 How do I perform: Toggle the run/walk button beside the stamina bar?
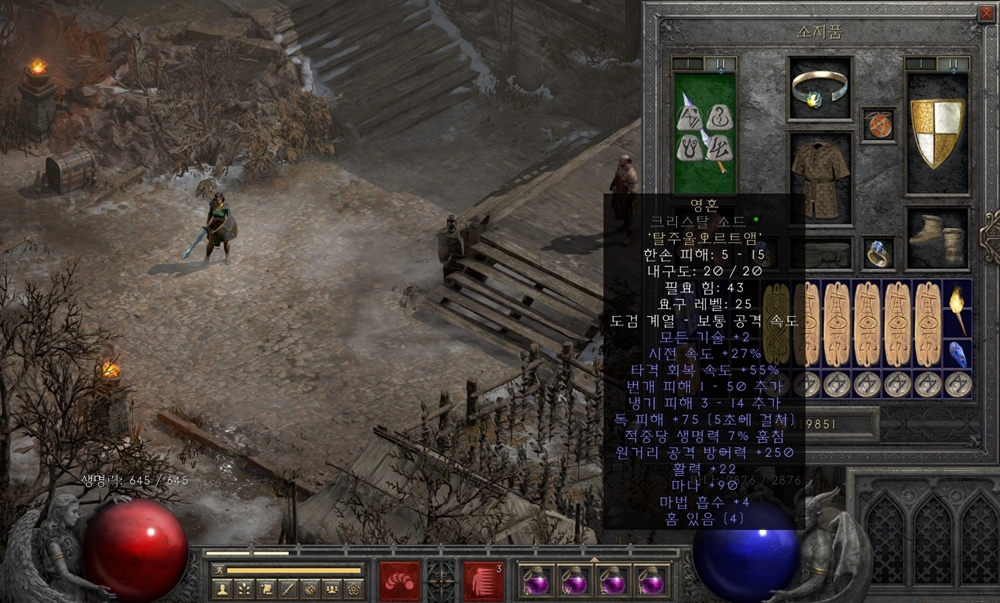218,570
